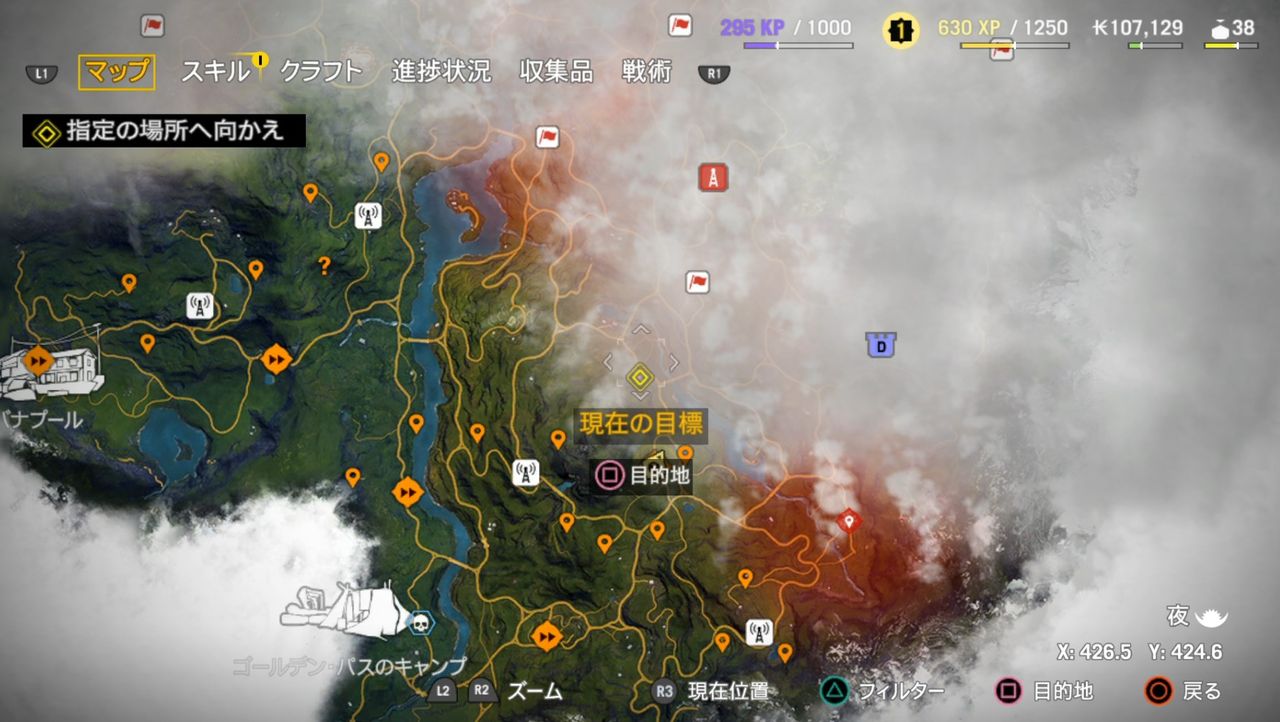
Task: Open the 収集品 tab
Action: [x=554, y=71]
